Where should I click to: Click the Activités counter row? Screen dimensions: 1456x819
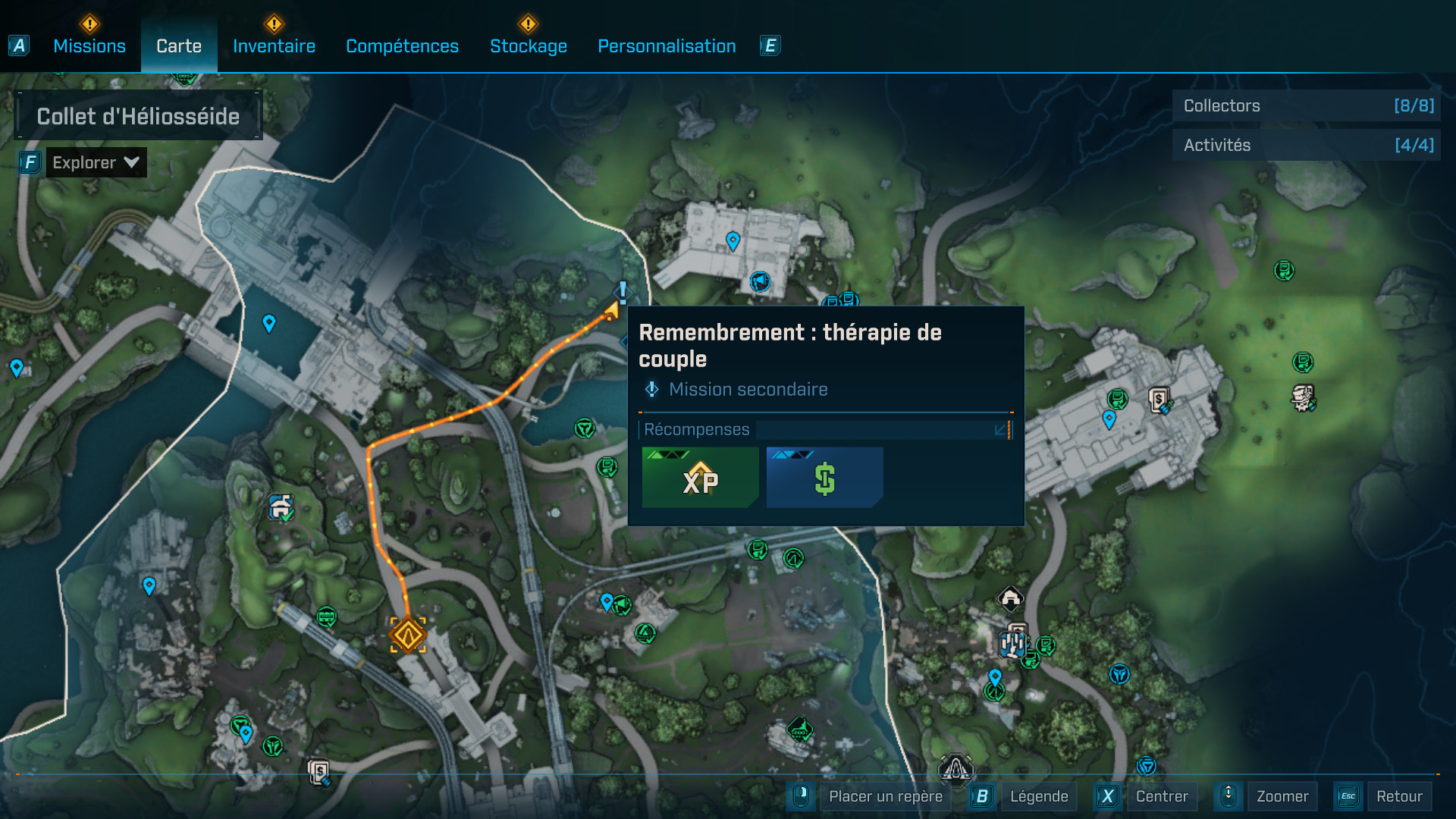pyautogui.click(x=1307, y=145)
